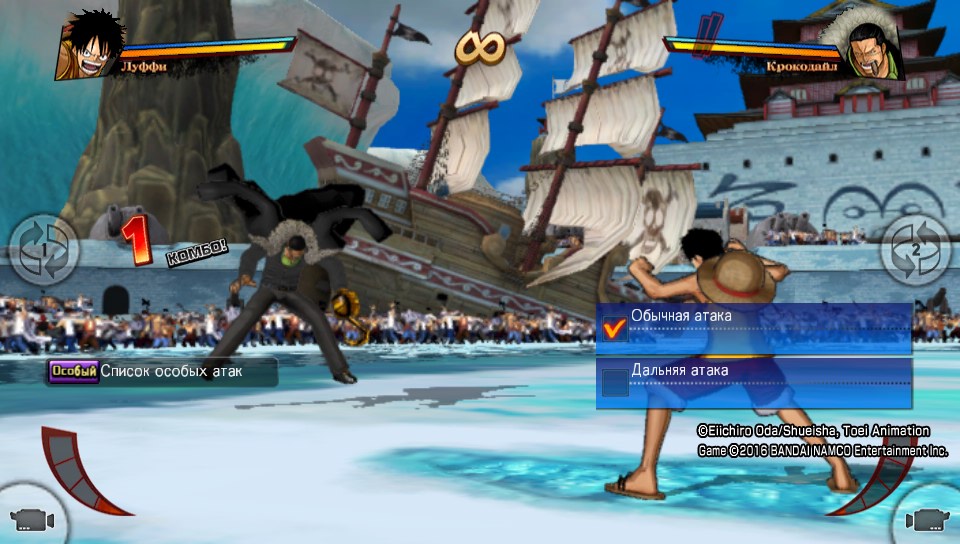
Task: Tap the swap character 1 button
Action: (43, 249)
